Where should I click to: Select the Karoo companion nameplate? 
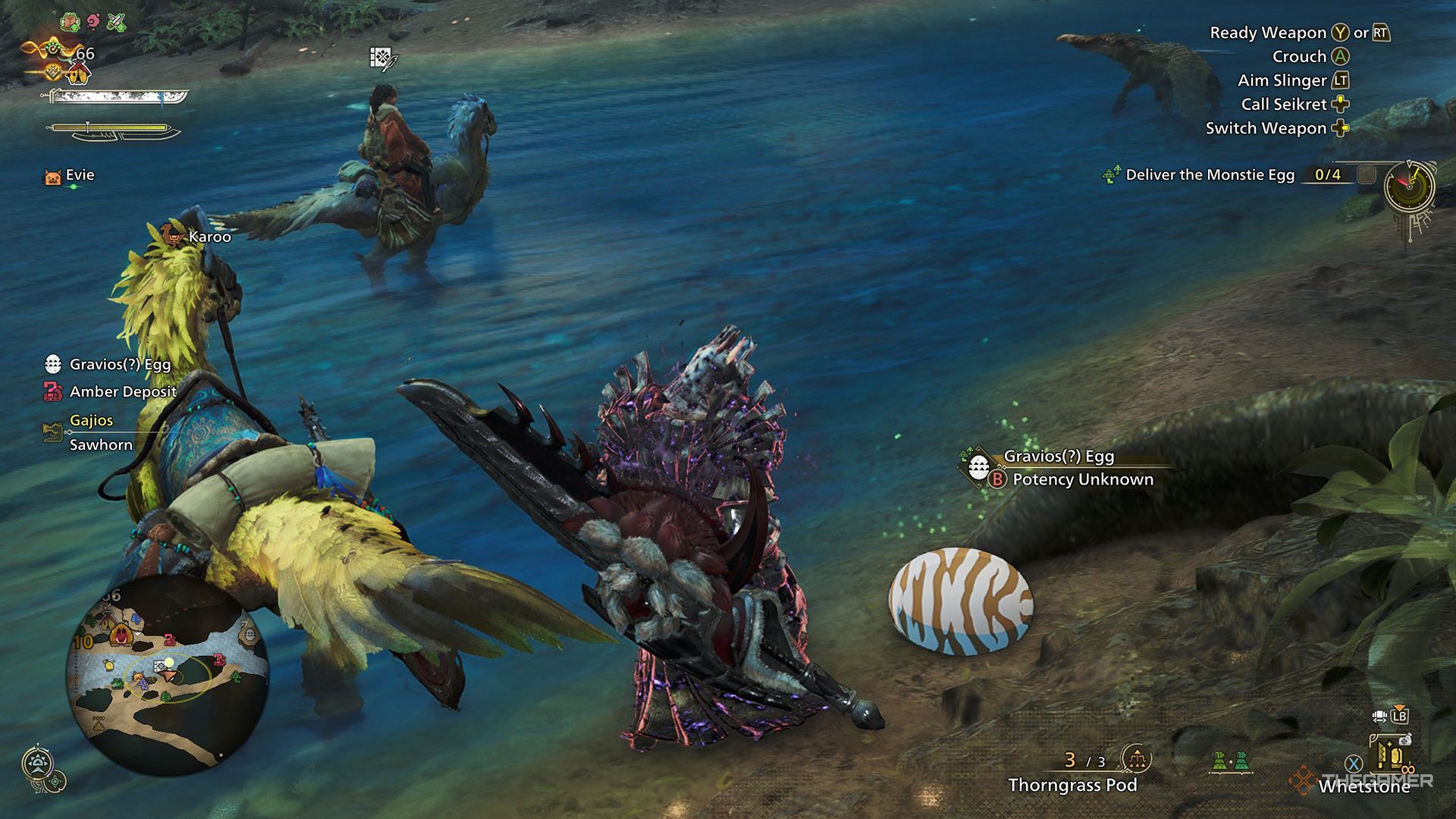[209, 237]
